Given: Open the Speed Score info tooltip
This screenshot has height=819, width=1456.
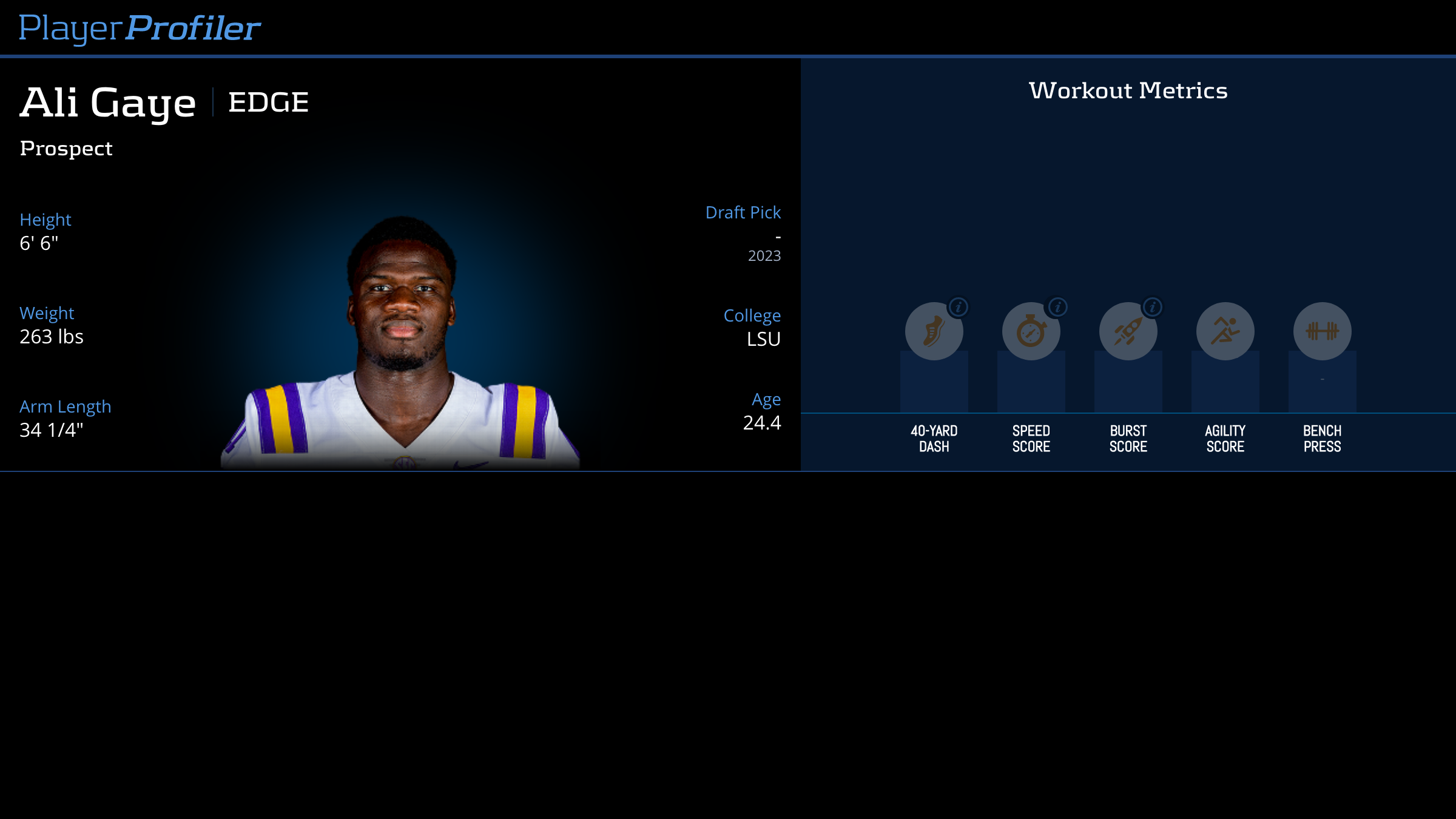Looking at the screenshot, I should point(1057,308).
